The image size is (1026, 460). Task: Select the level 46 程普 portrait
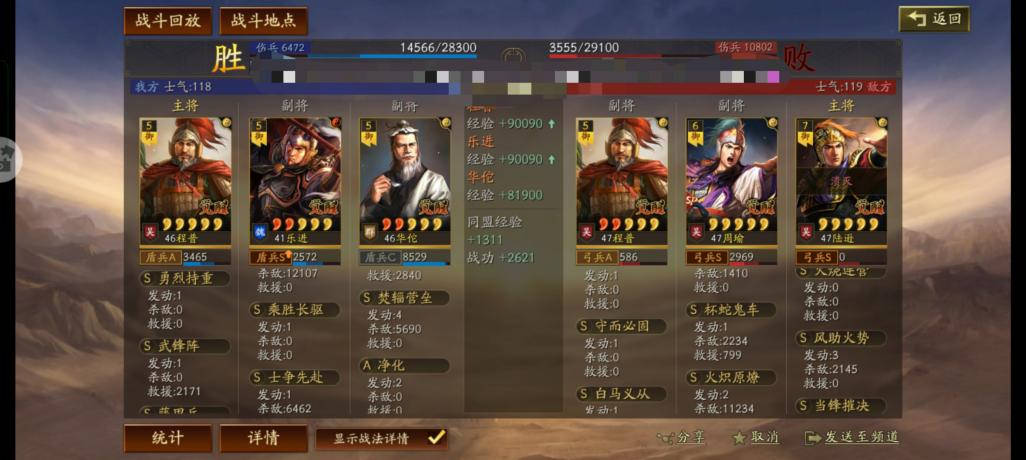pyautogui.click(x=185, y=175)
